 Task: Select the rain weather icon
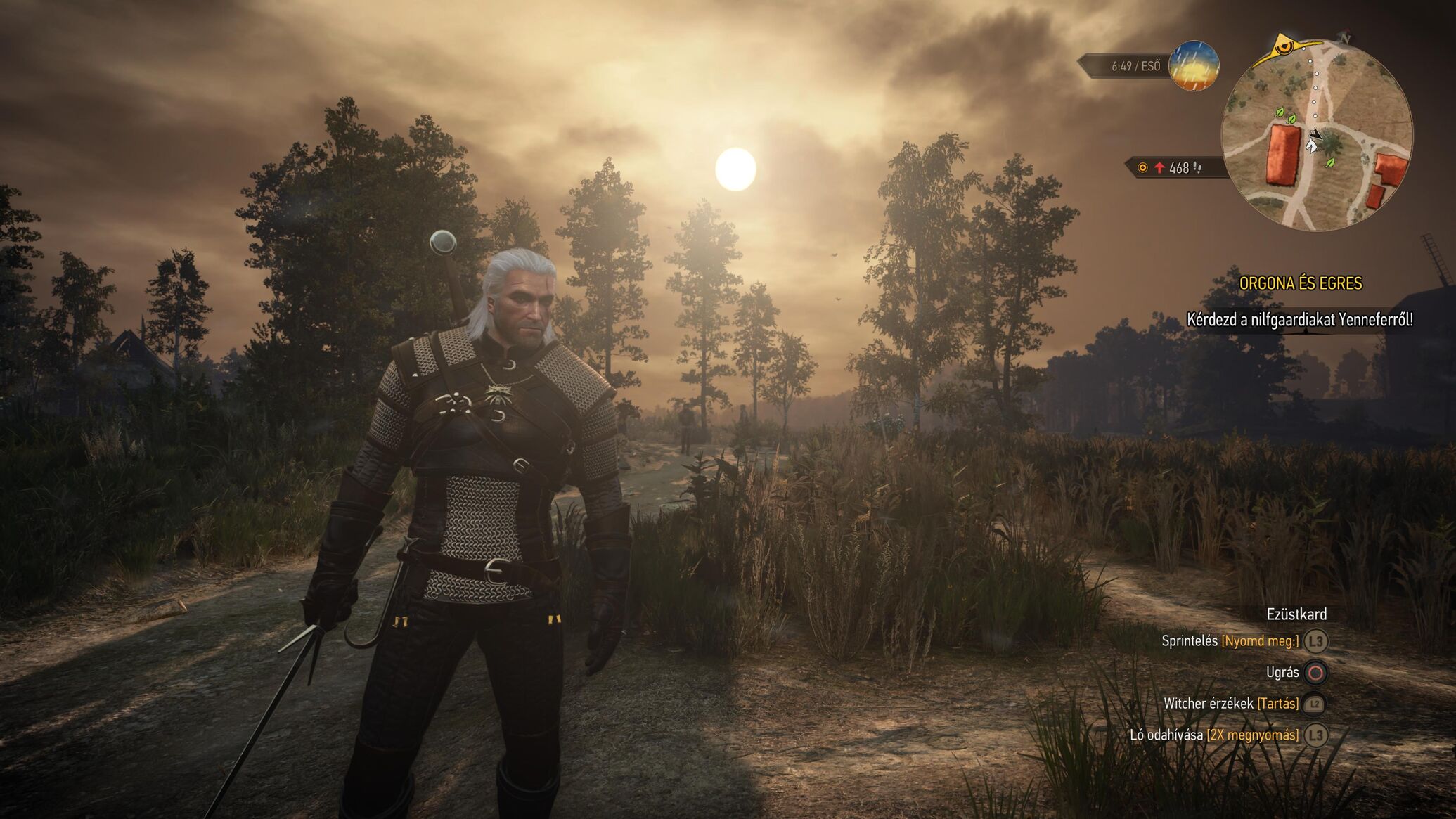point(1194,66)
